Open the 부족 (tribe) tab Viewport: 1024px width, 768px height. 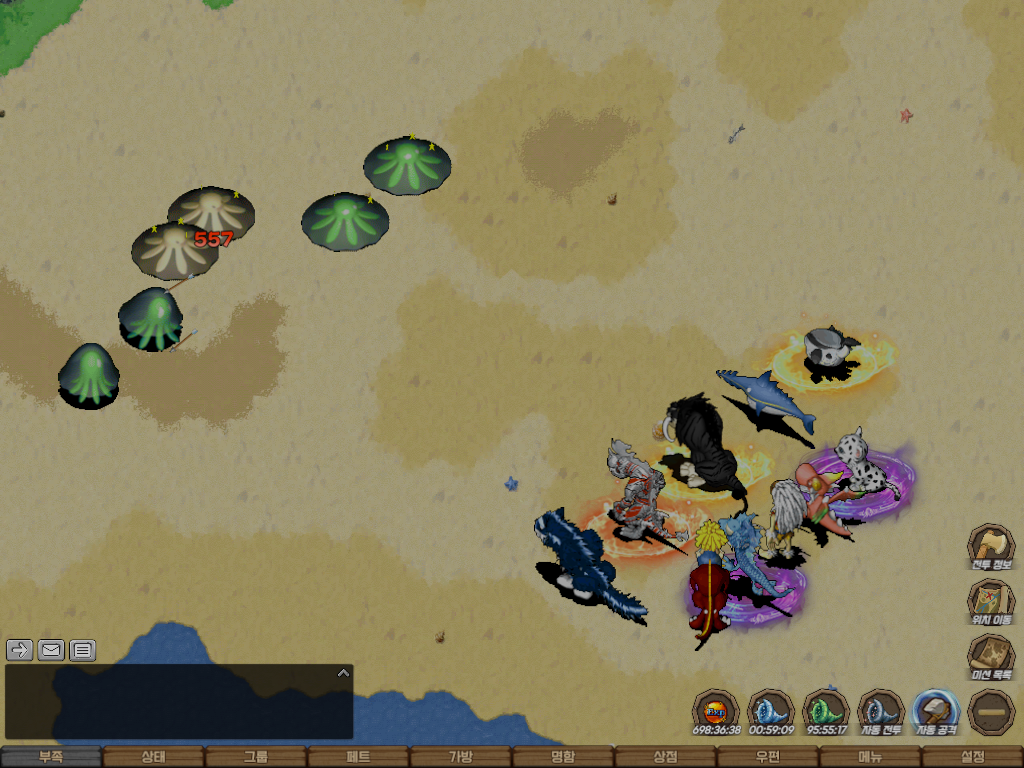50,757
